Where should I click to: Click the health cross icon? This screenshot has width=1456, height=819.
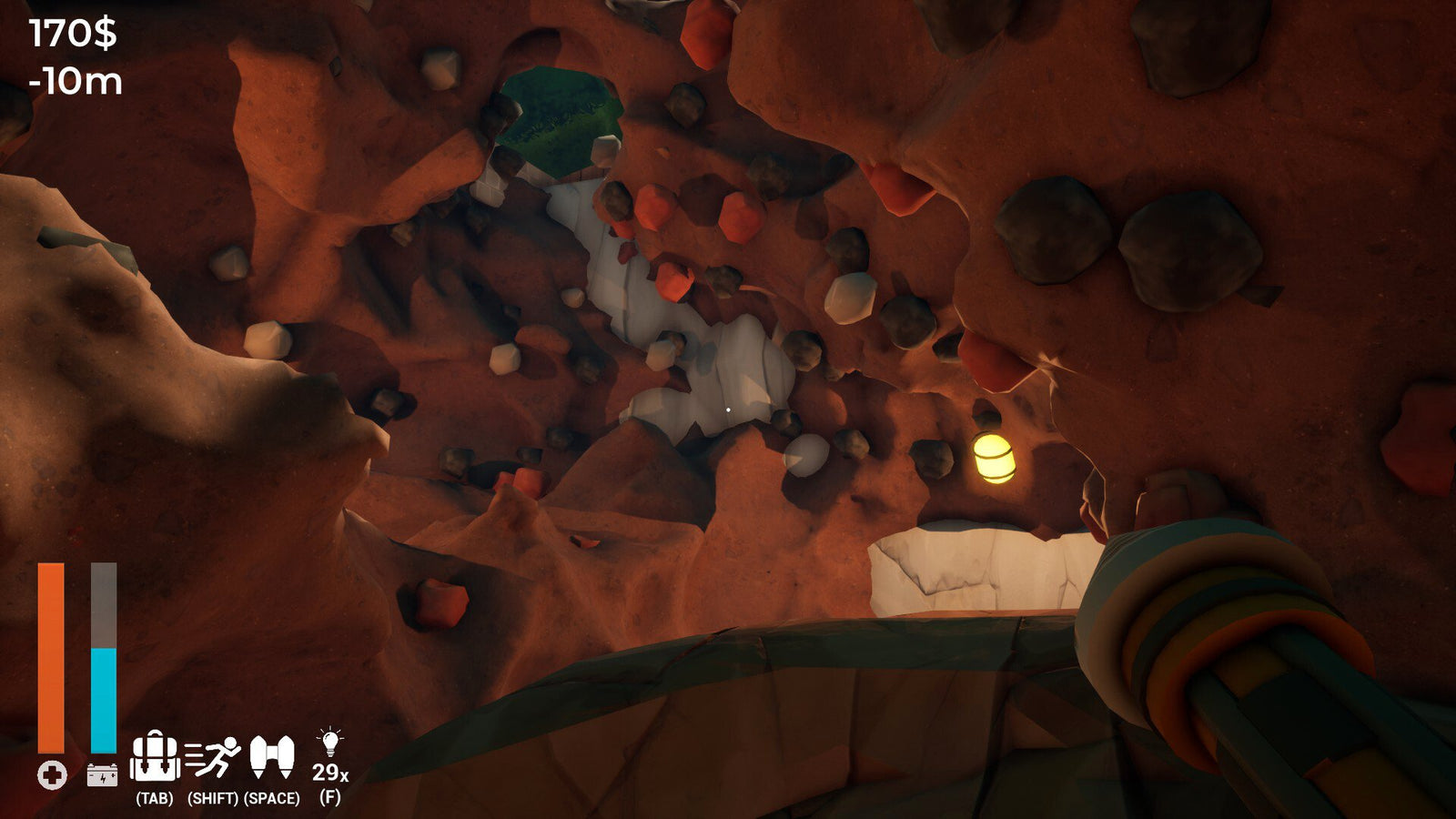[x=50, y=776]
